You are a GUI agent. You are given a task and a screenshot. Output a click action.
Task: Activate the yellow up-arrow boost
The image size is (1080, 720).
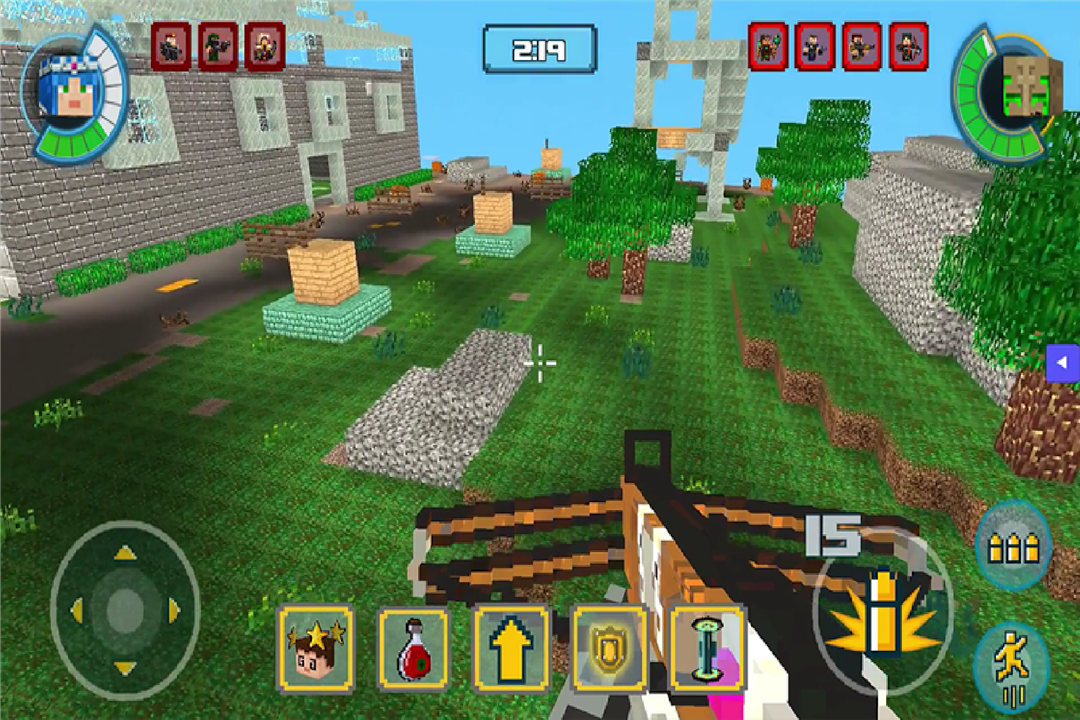511,648
